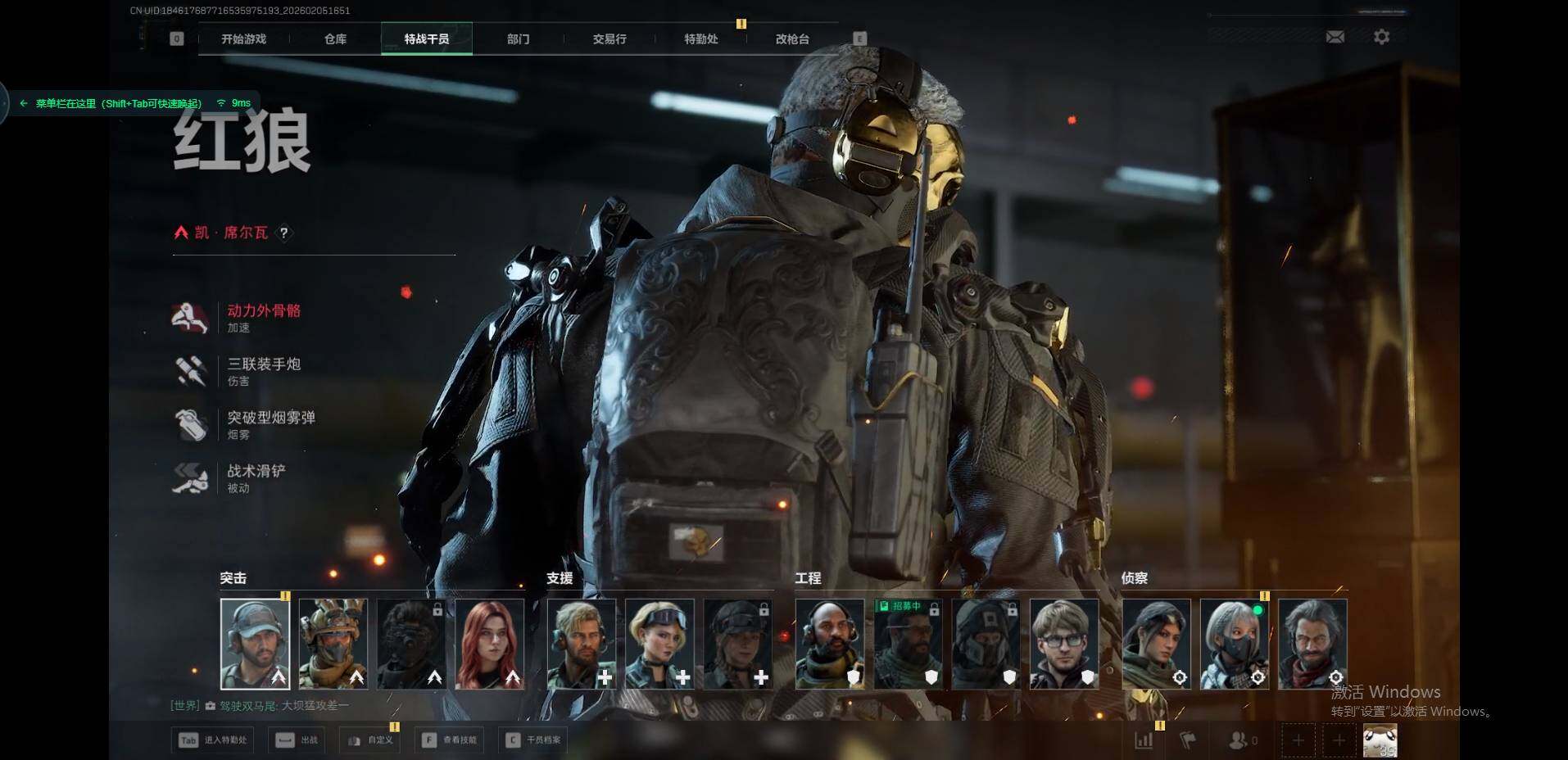Click the question mark beside 凯·席尔瓦

point(284,233)
